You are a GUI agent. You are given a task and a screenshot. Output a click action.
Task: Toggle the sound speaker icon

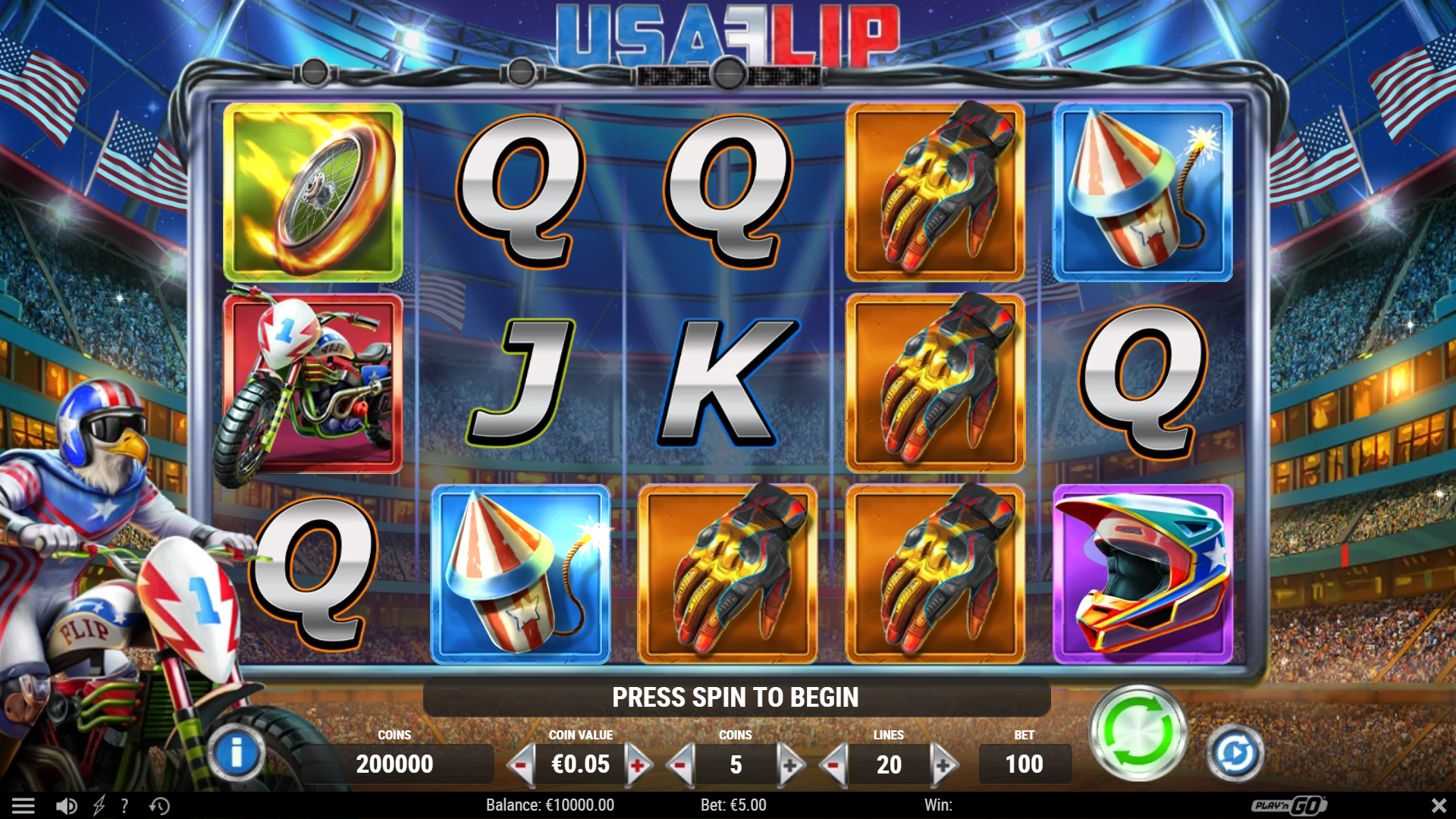[67, 805]
